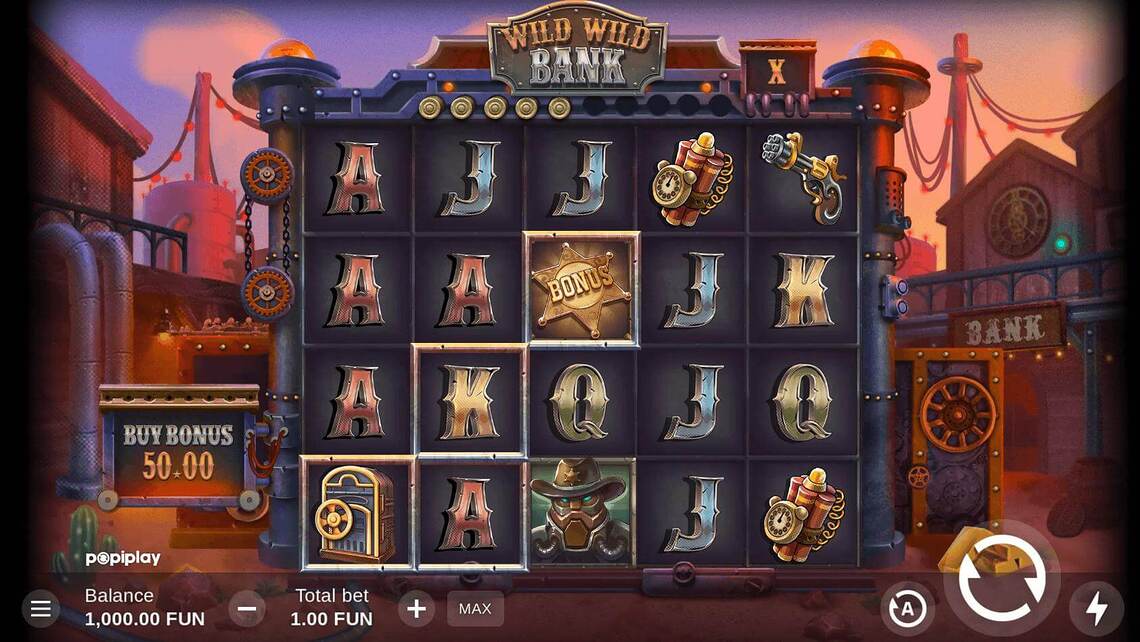Increase the total bet with plus
Screen dimensions: 1140x642
[416, 607]
